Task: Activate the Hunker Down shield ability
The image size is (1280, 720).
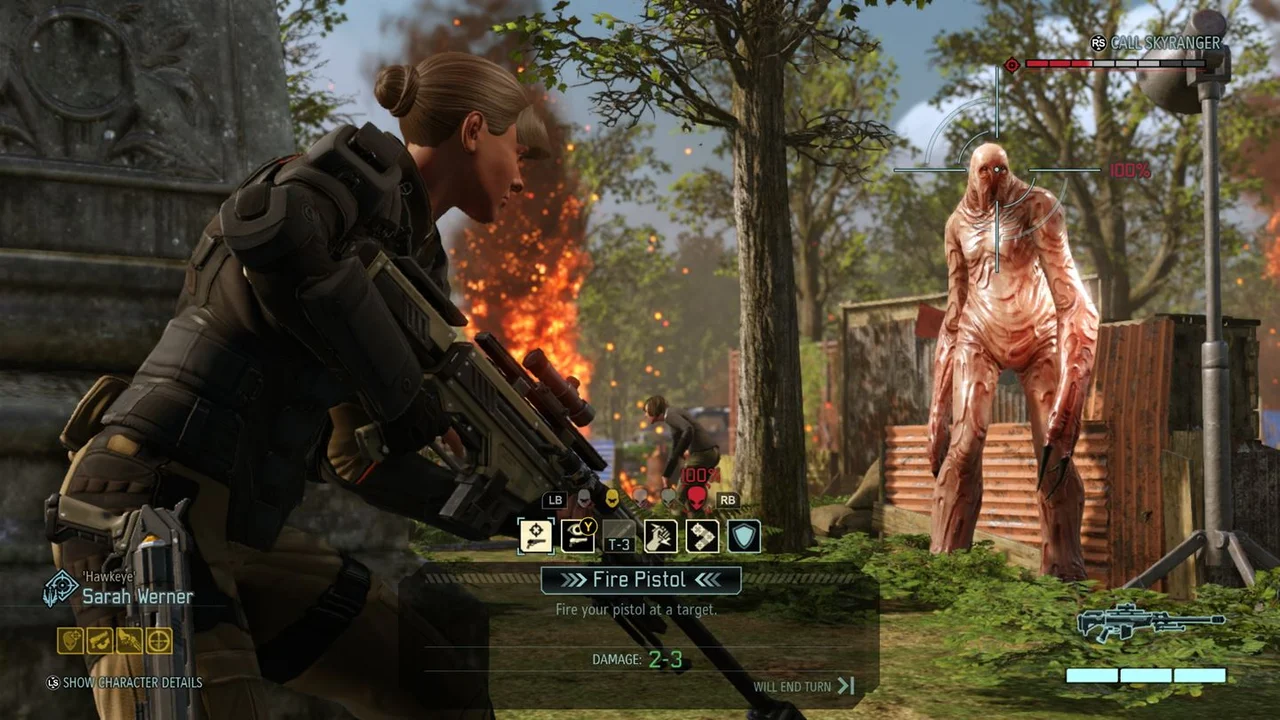Action: 744,537
